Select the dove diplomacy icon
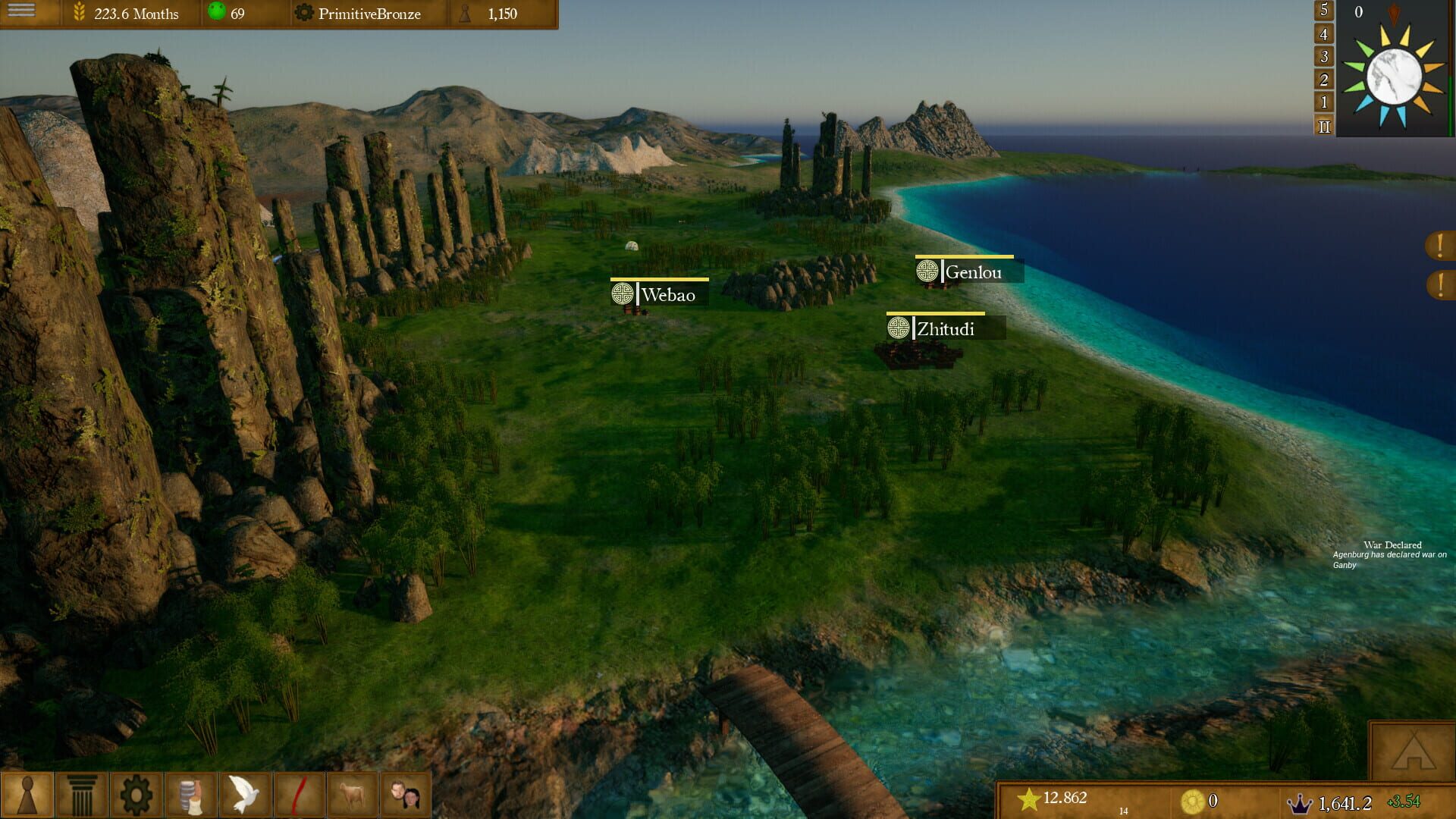This screenshot has width=1456, height=819. coord(243,795)
